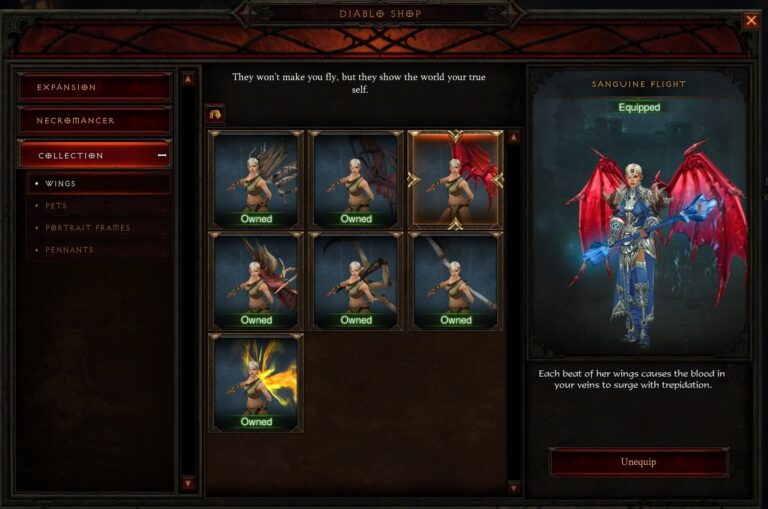
Task: Click the category list scroll-down arrow
Action: tap(187, 482)
